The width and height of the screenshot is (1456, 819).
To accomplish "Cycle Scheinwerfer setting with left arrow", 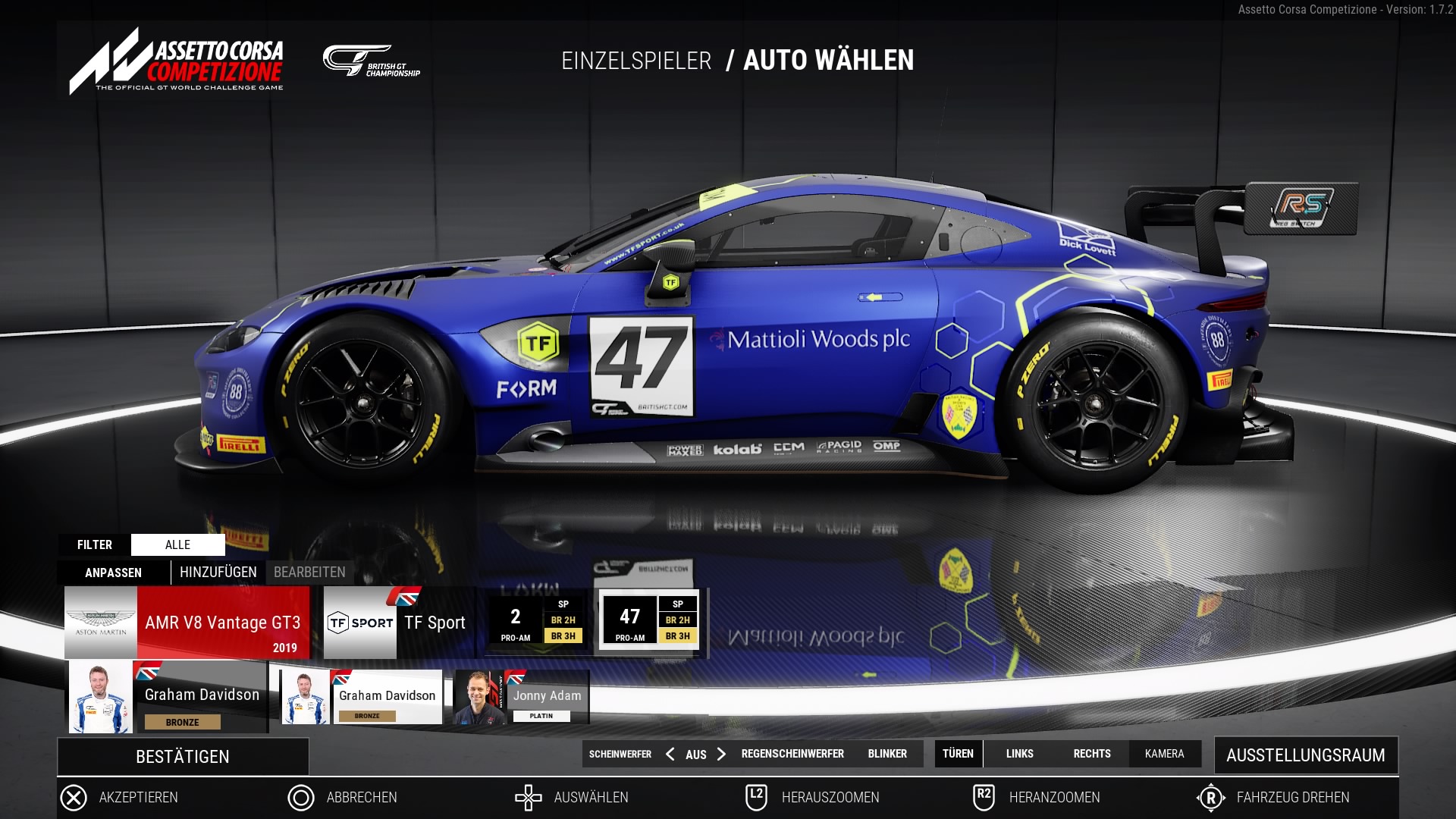I will click(670, 754).
